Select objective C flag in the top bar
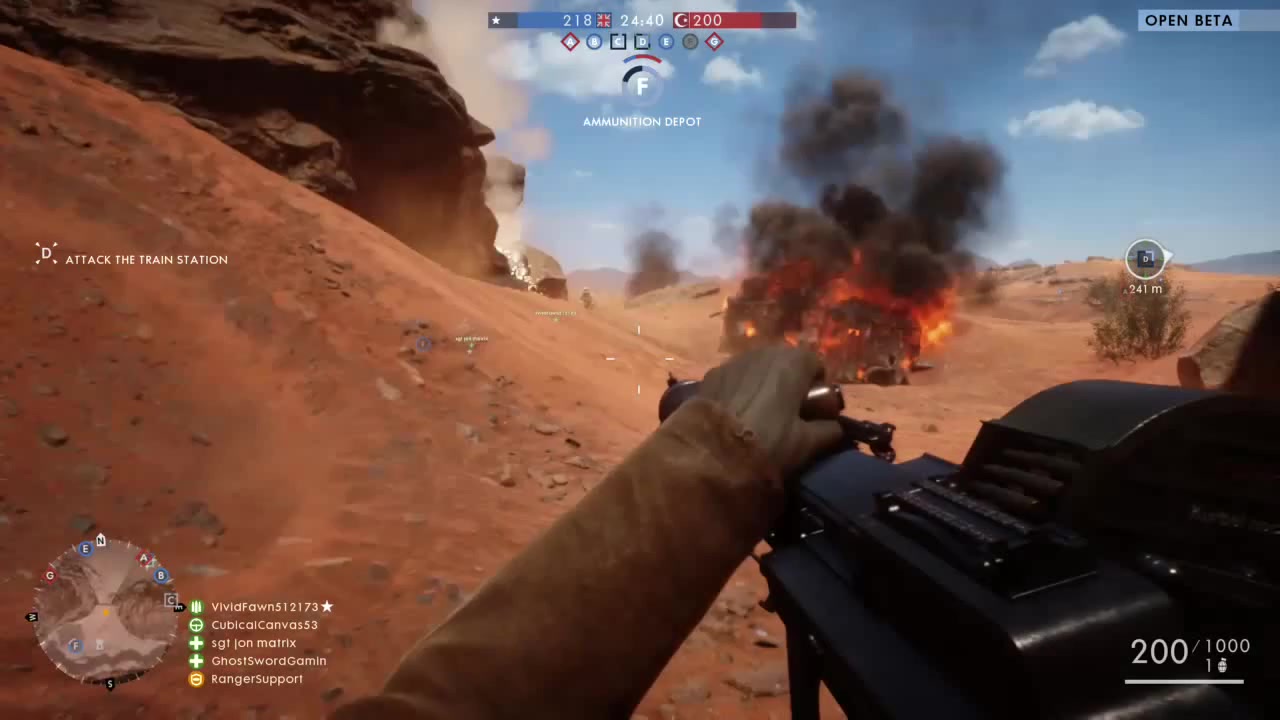Viewport: 1280px width, 720px height. [x=618, y=42]
